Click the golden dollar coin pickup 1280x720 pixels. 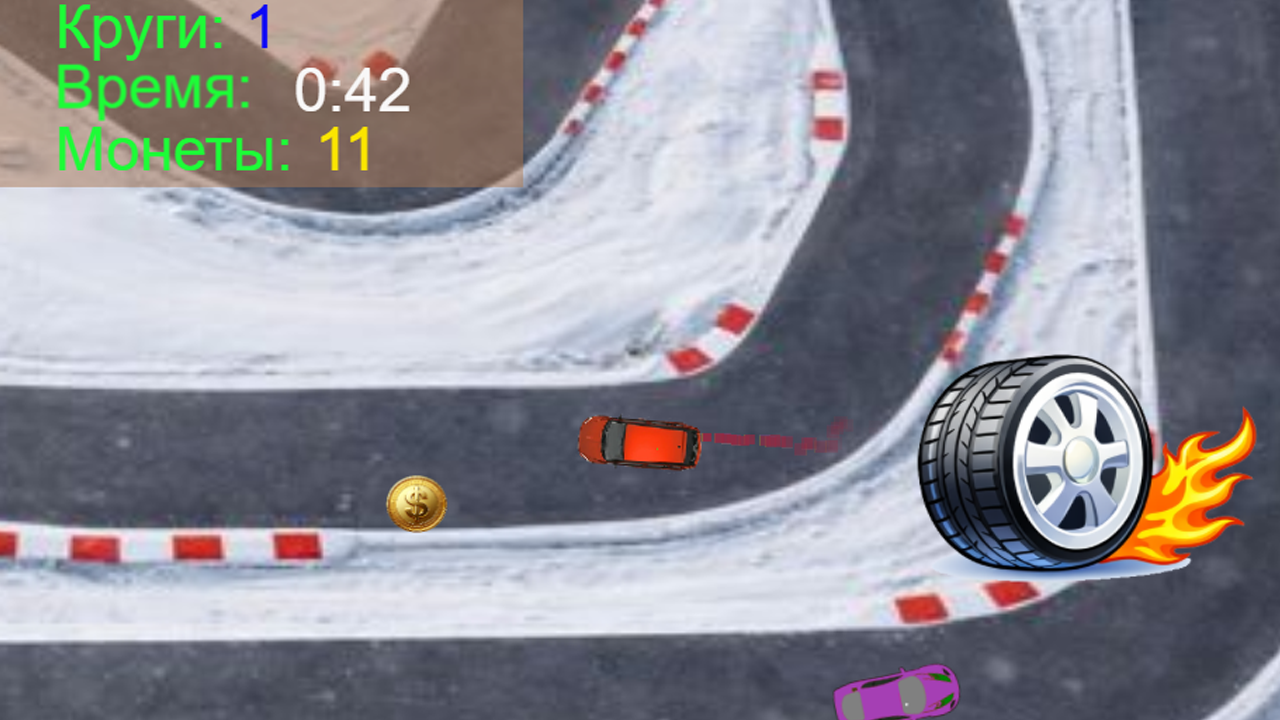click(416, 502)
